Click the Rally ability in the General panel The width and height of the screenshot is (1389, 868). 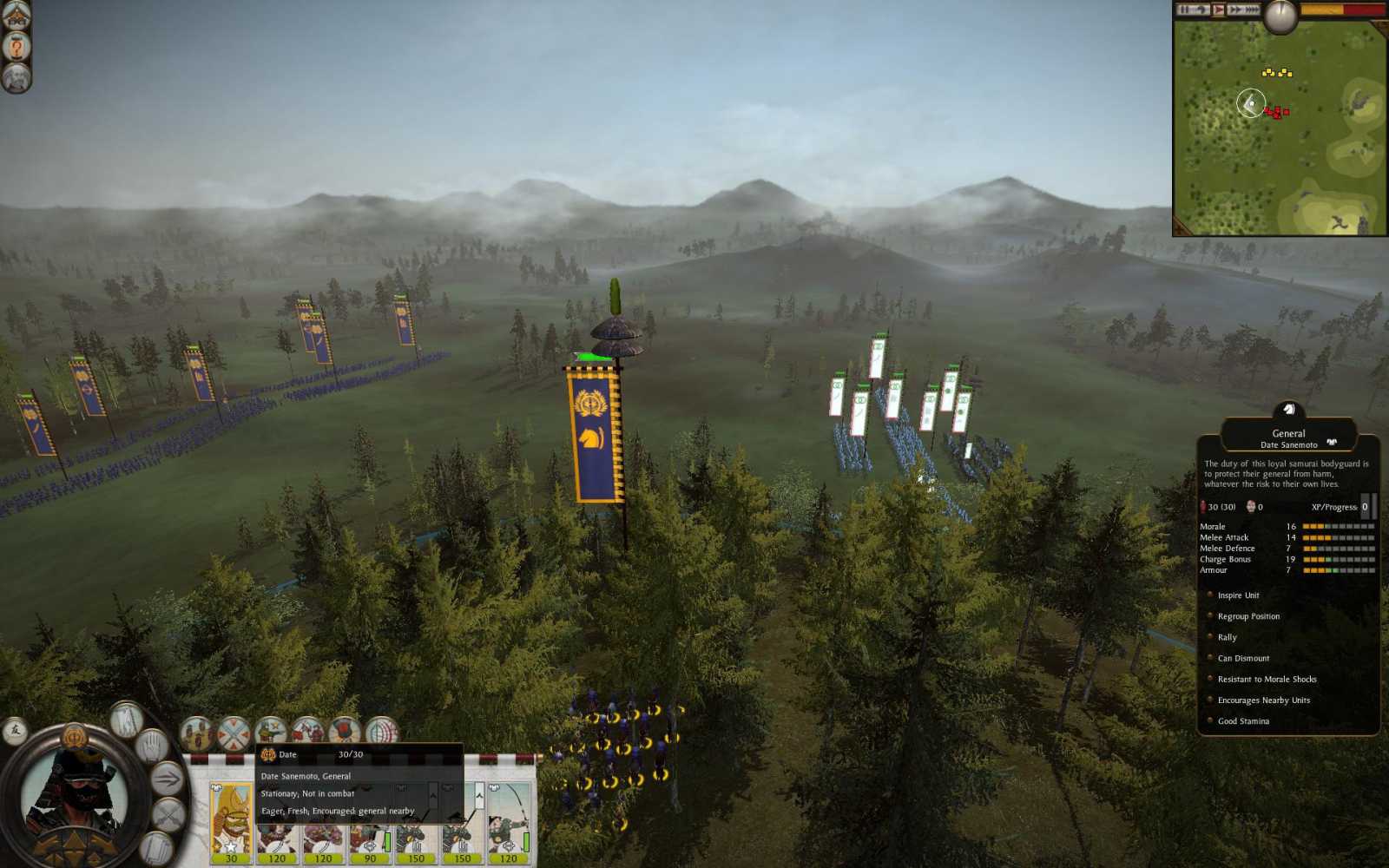(x=1228, y=637)
